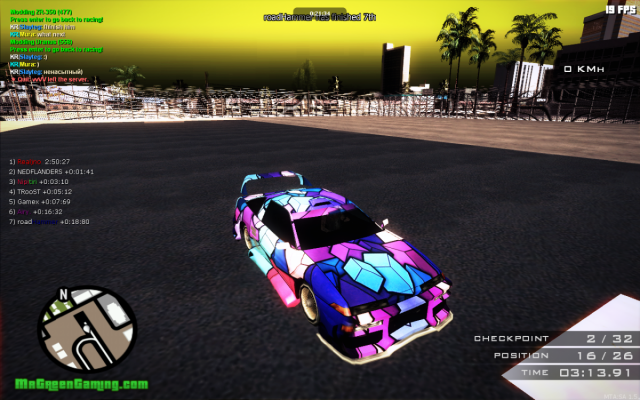Select the NEDFLANDERS ranking row

[x=52, y=171]
